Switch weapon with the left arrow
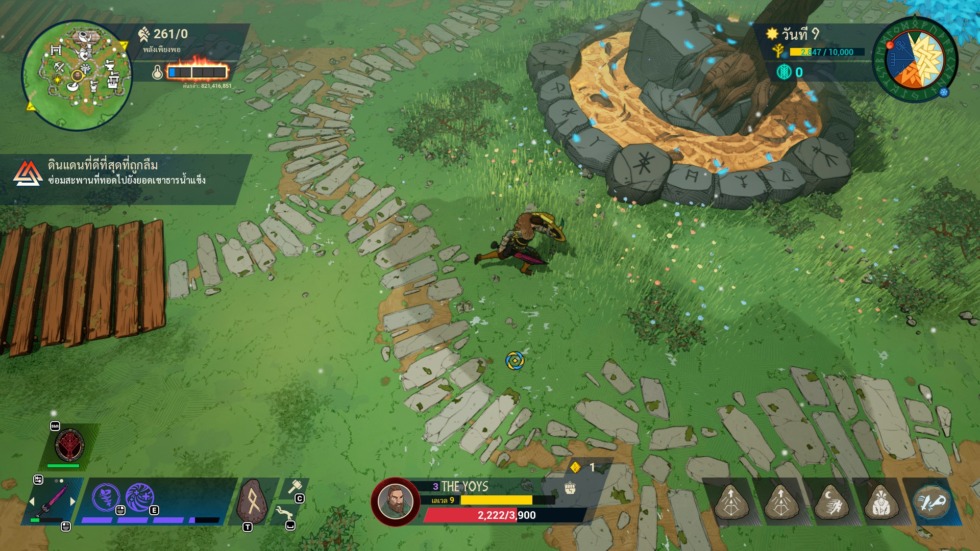Image resolution: width=980 pixels, height=551 pixels. point(30,500)
